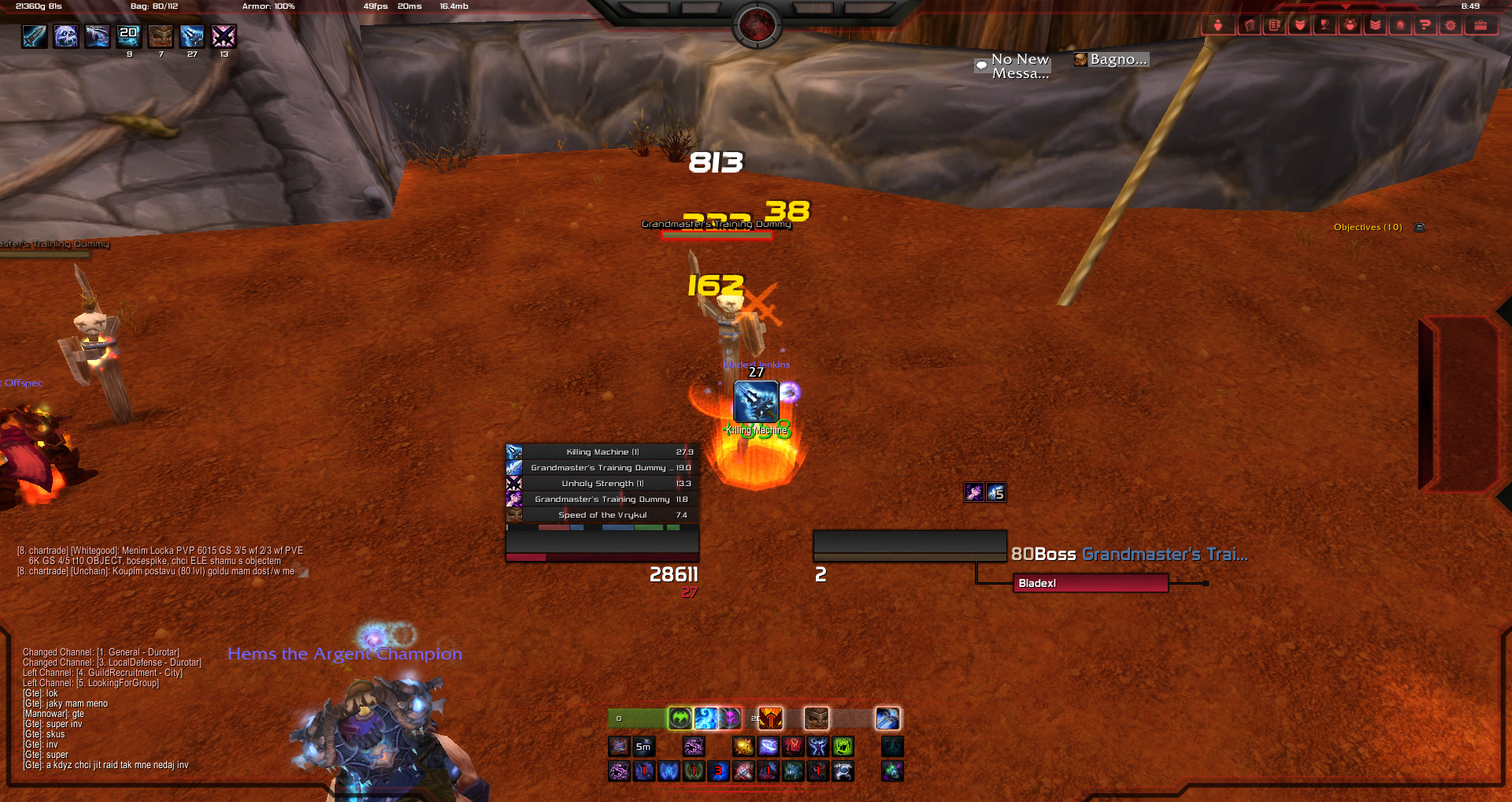
Task: Open the bags briefcase button
Action: coord(1480,25)
